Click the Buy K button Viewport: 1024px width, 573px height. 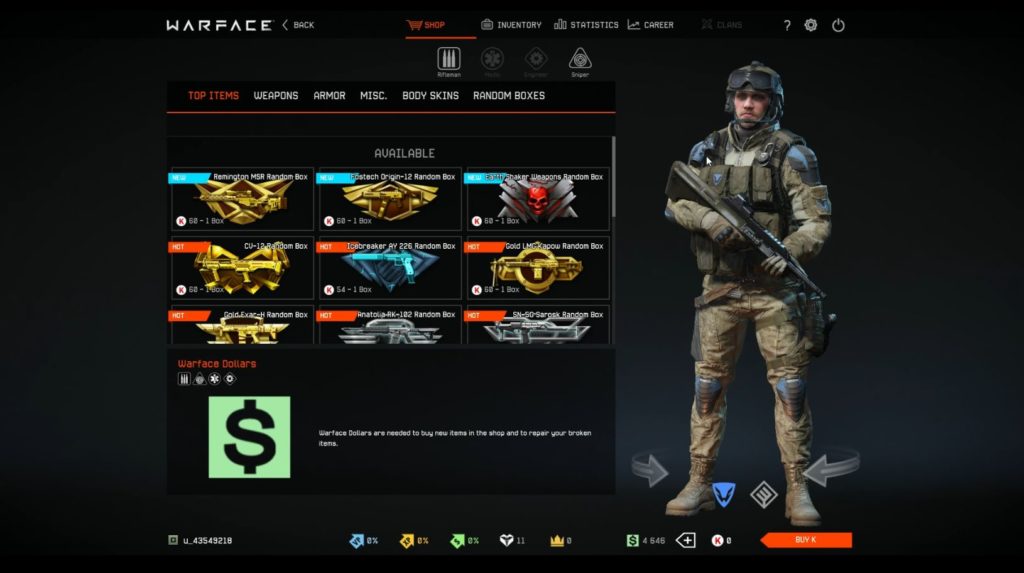click(x=806, y=540)
